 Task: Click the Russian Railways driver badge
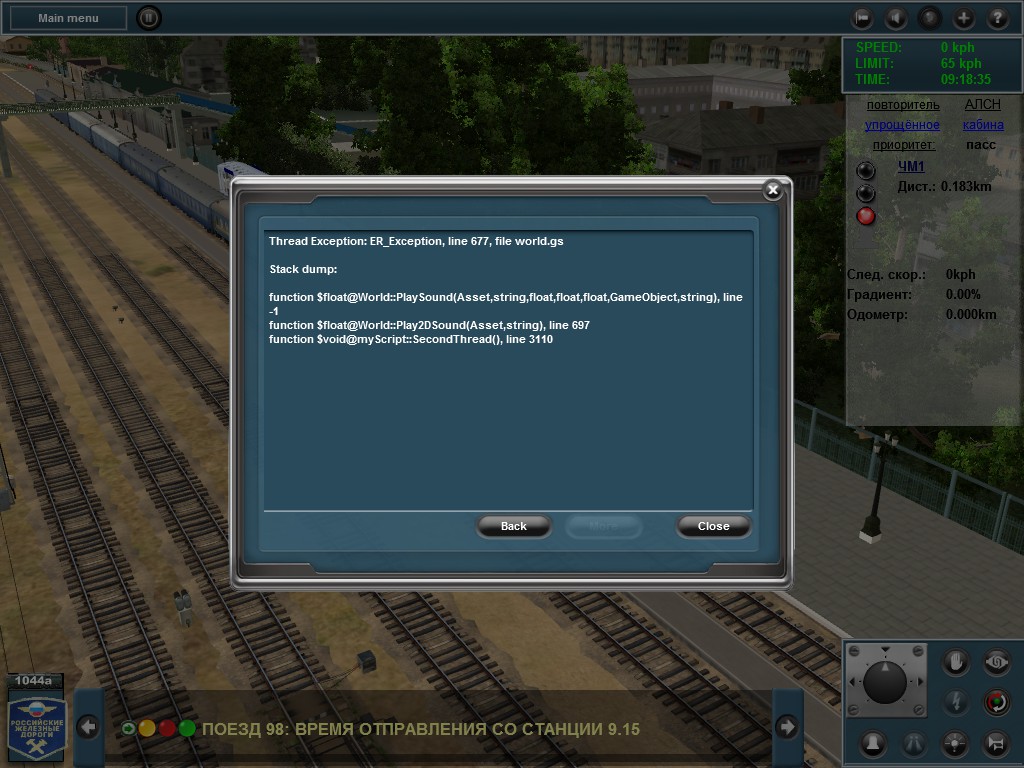(x=37, y=725)
